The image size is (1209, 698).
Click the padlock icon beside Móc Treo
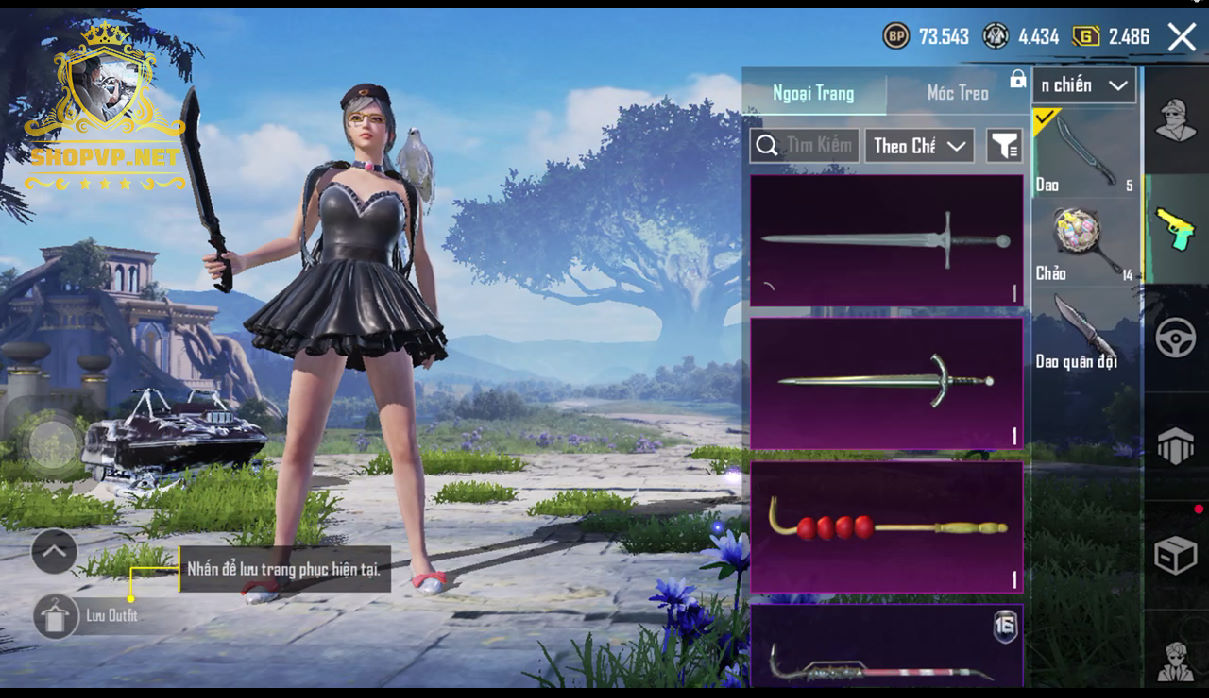click(x=1018, y=79)
